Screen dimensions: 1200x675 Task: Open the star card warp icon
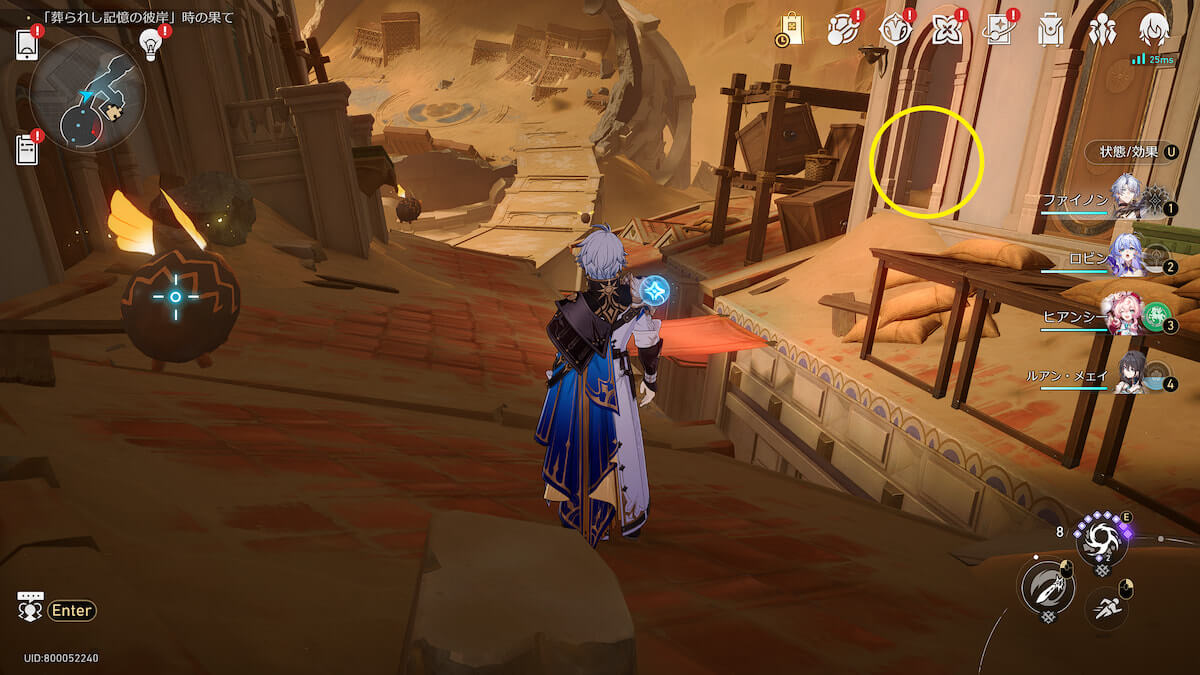[x=998, y=30]
